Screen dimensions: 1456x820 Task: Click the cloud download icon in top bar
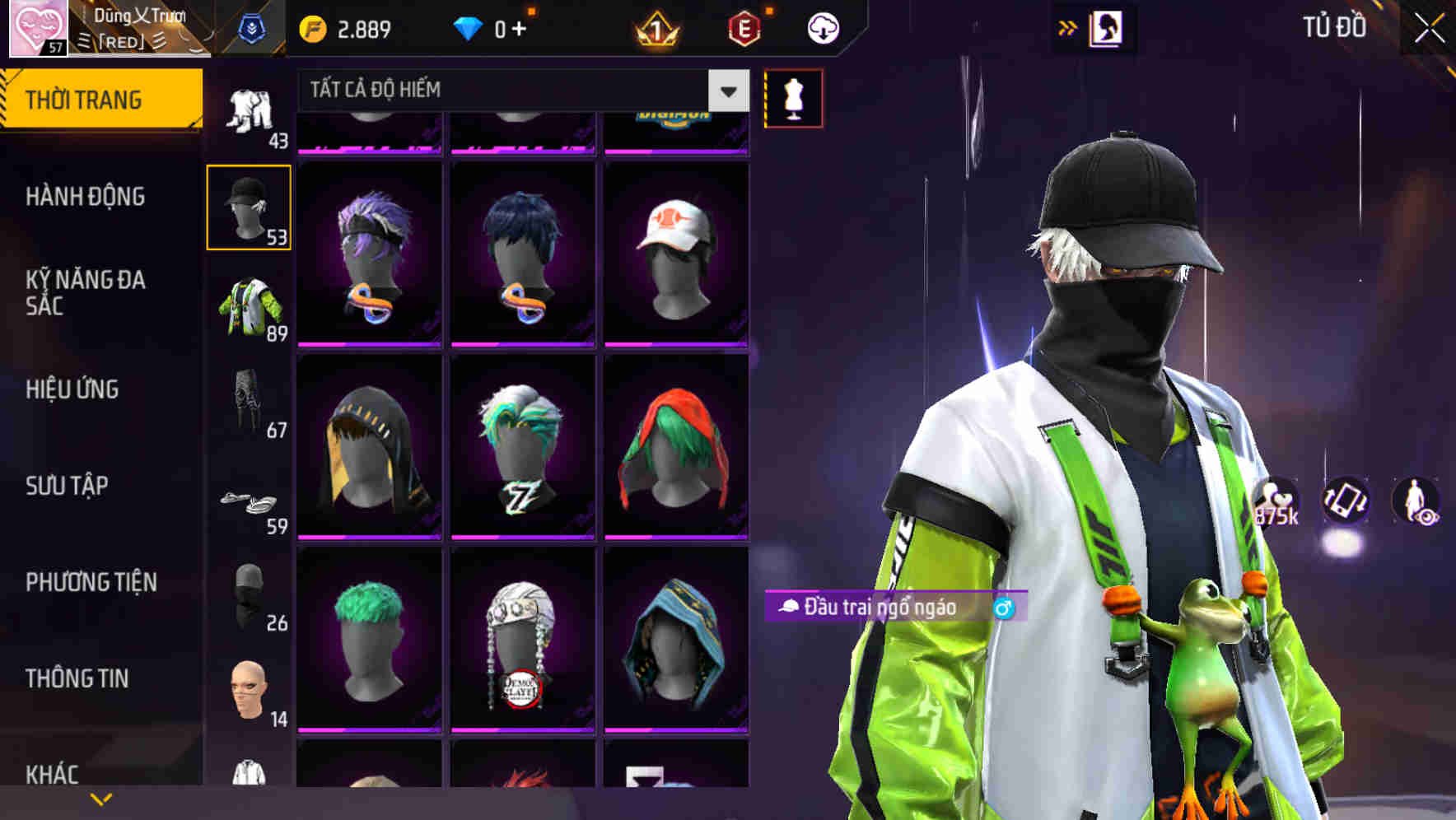[821, 26]
